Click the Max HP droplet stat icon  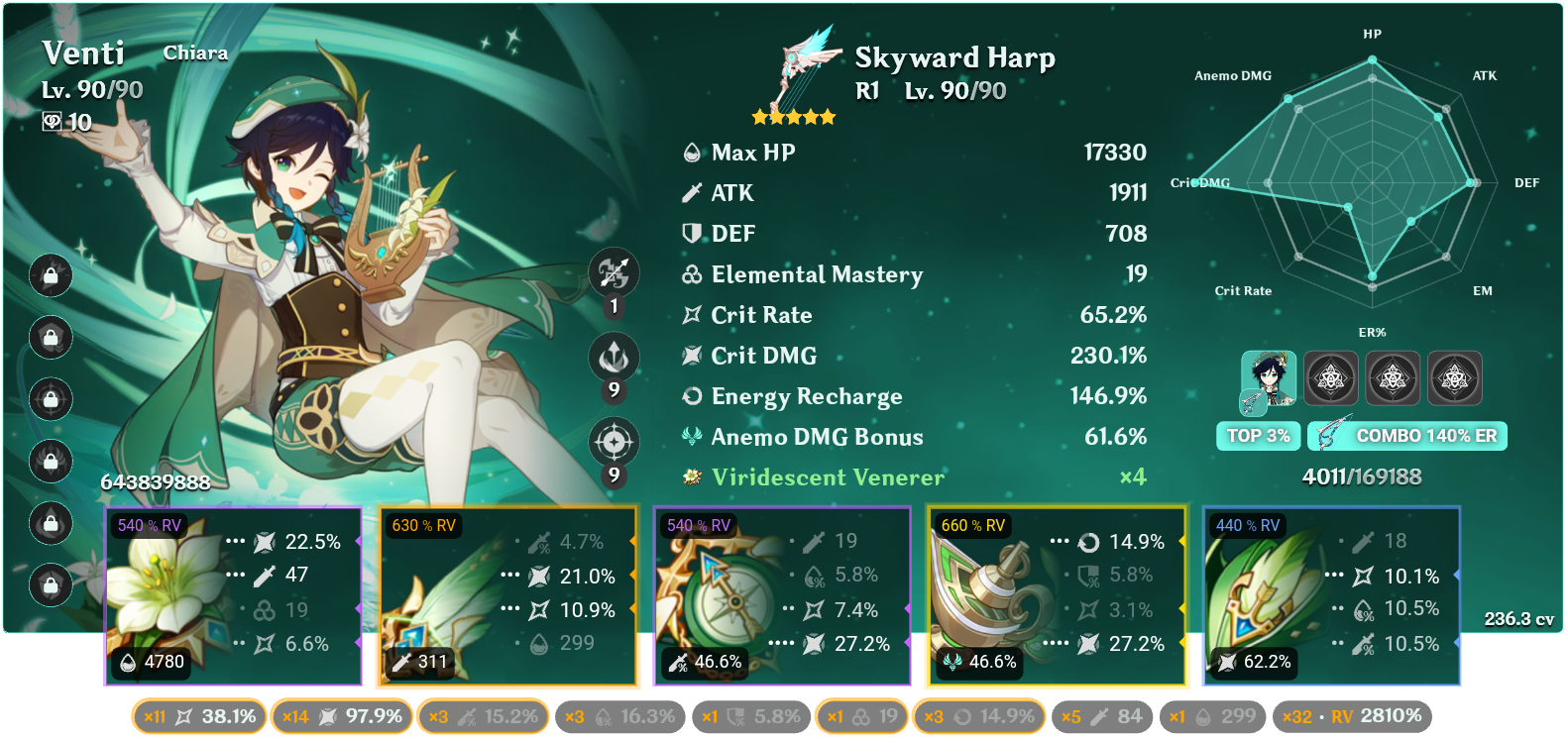coord(692,153)
